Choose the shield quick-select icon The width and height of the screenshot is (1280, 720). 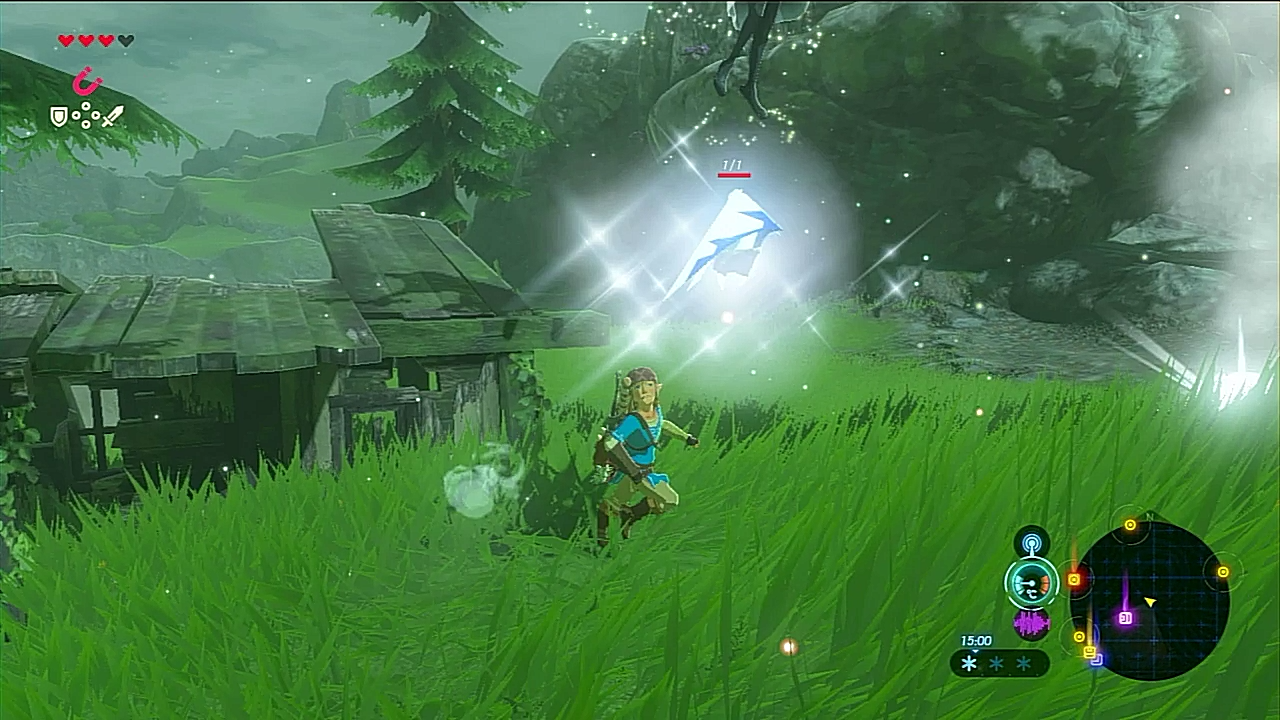pos(59,117)
